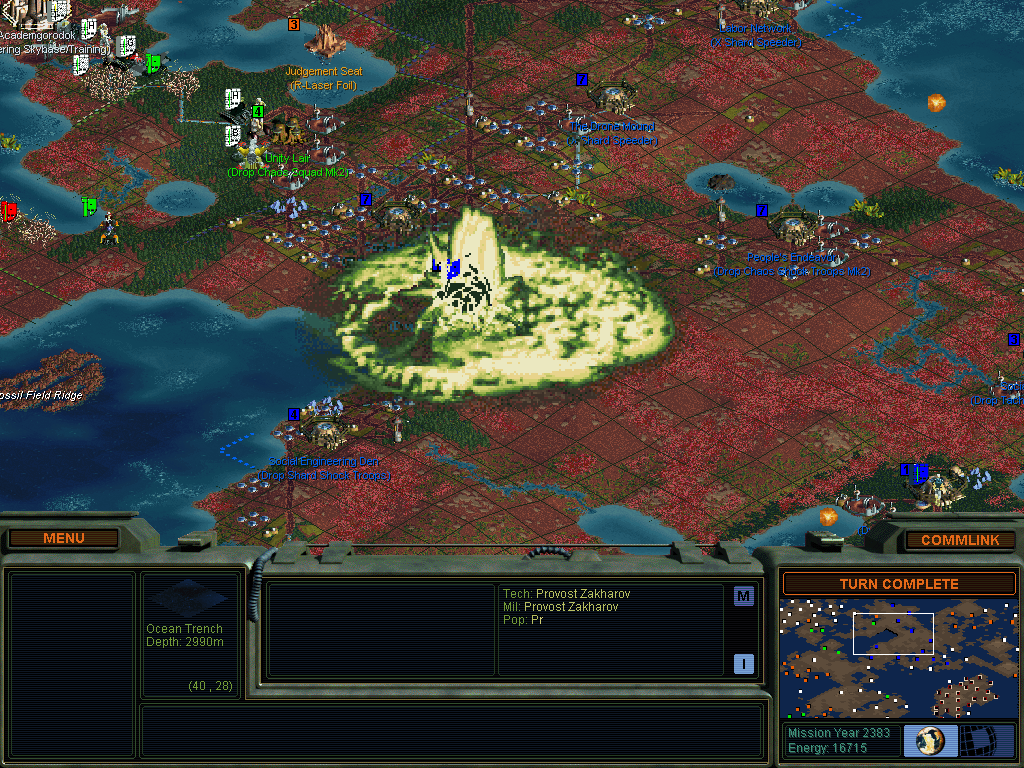Switch to the wireframe grid view icon
The width and height of the screenshot is (1024, 768).
(x=987, y=741)
